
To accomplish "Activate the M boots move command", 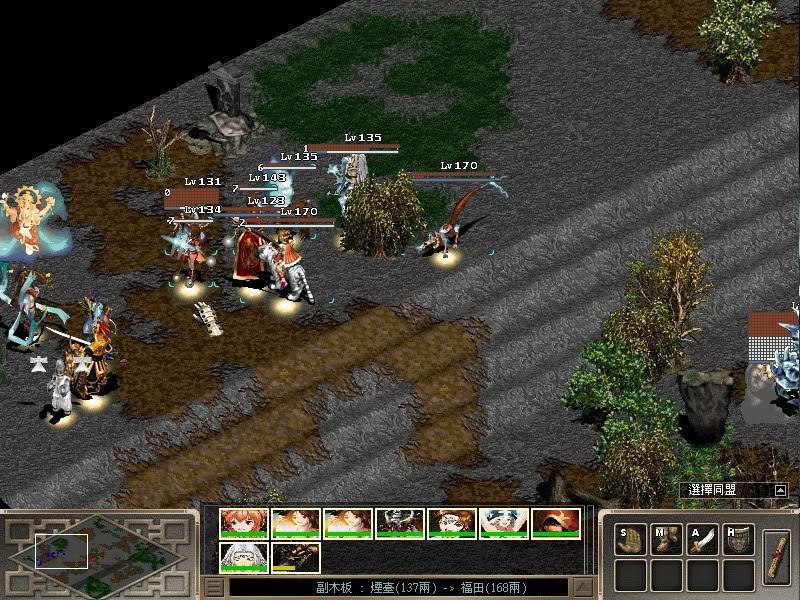I will pos(666,539).
